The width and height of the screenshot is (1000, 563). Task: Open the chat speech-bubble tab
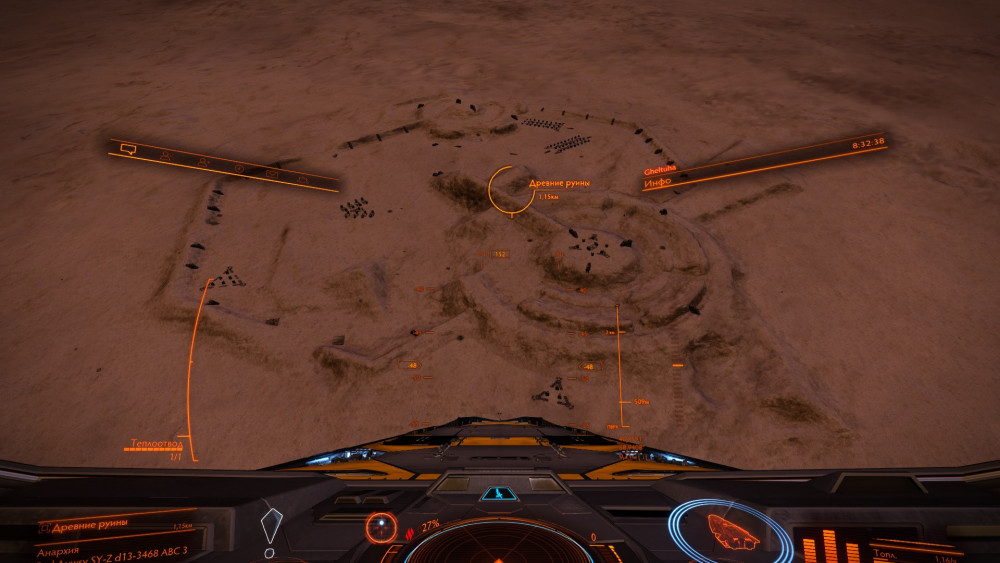[x=127, y=149]
